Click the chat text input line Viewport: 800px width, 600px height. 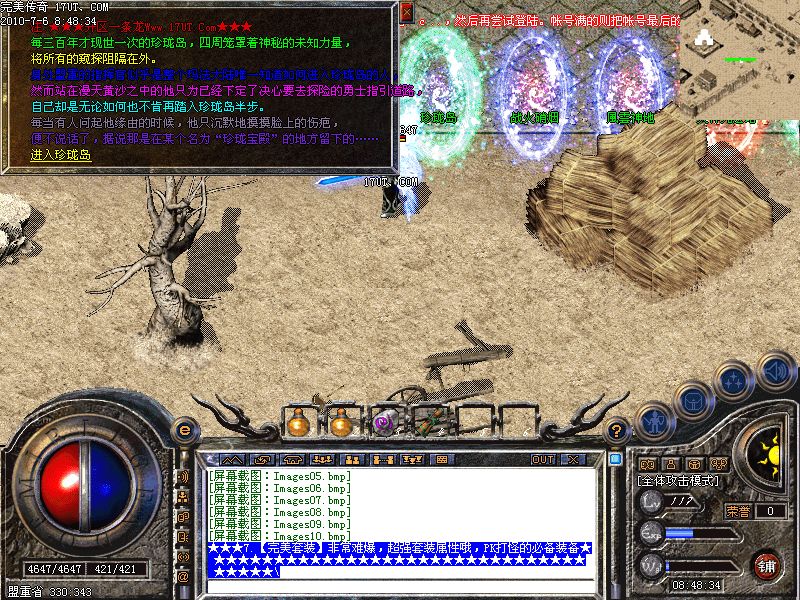(x=400, y=585)
